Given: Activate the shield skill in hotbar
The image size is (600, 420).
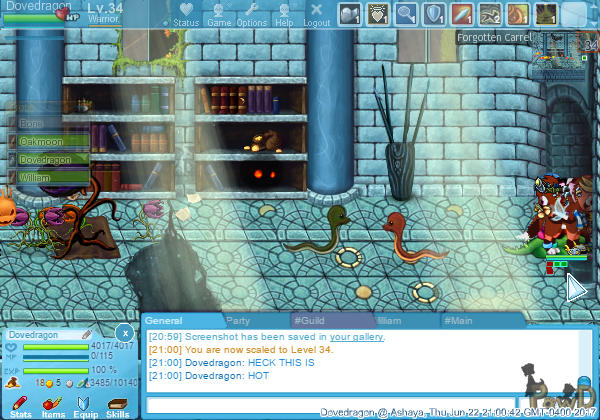Looking at the screenshot, I should coord(434,14).
